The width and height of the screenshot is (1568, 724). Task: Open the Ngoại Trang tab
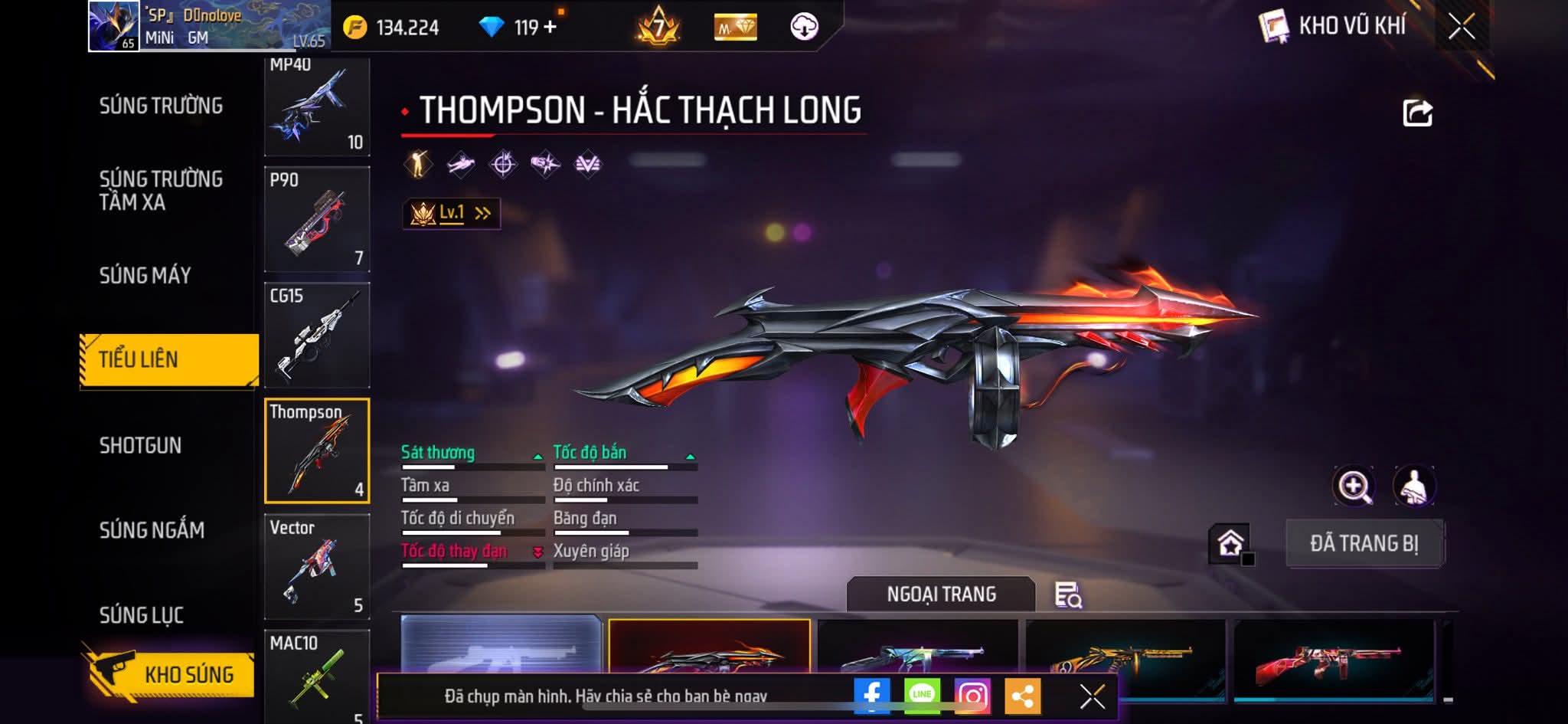pyautogui.click(x=941, y=595)
